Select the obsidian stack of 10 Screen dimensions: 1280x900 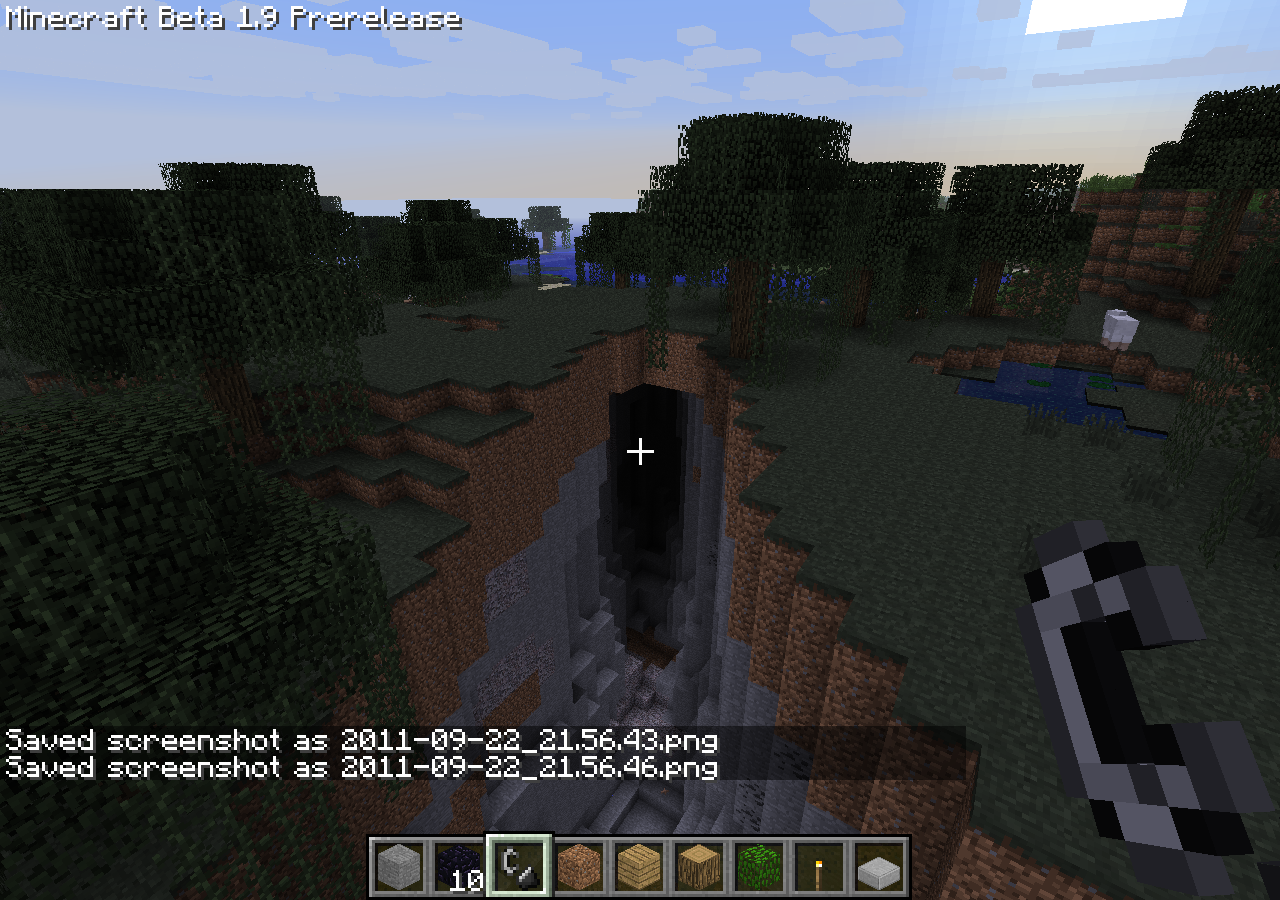[x=460, y=866]
